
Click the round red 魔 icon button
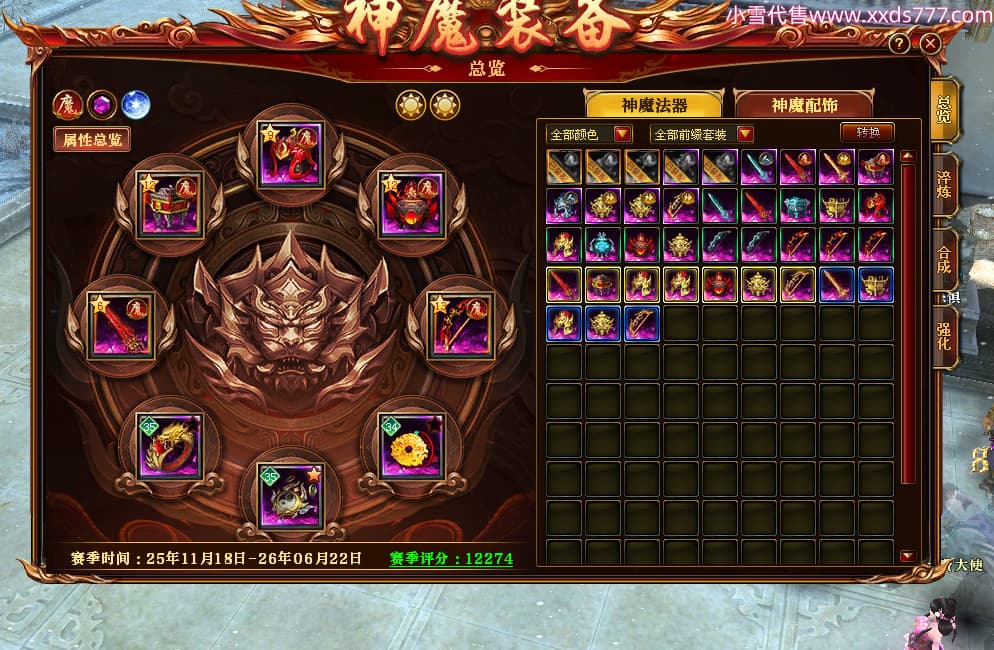tap(68, 104)
